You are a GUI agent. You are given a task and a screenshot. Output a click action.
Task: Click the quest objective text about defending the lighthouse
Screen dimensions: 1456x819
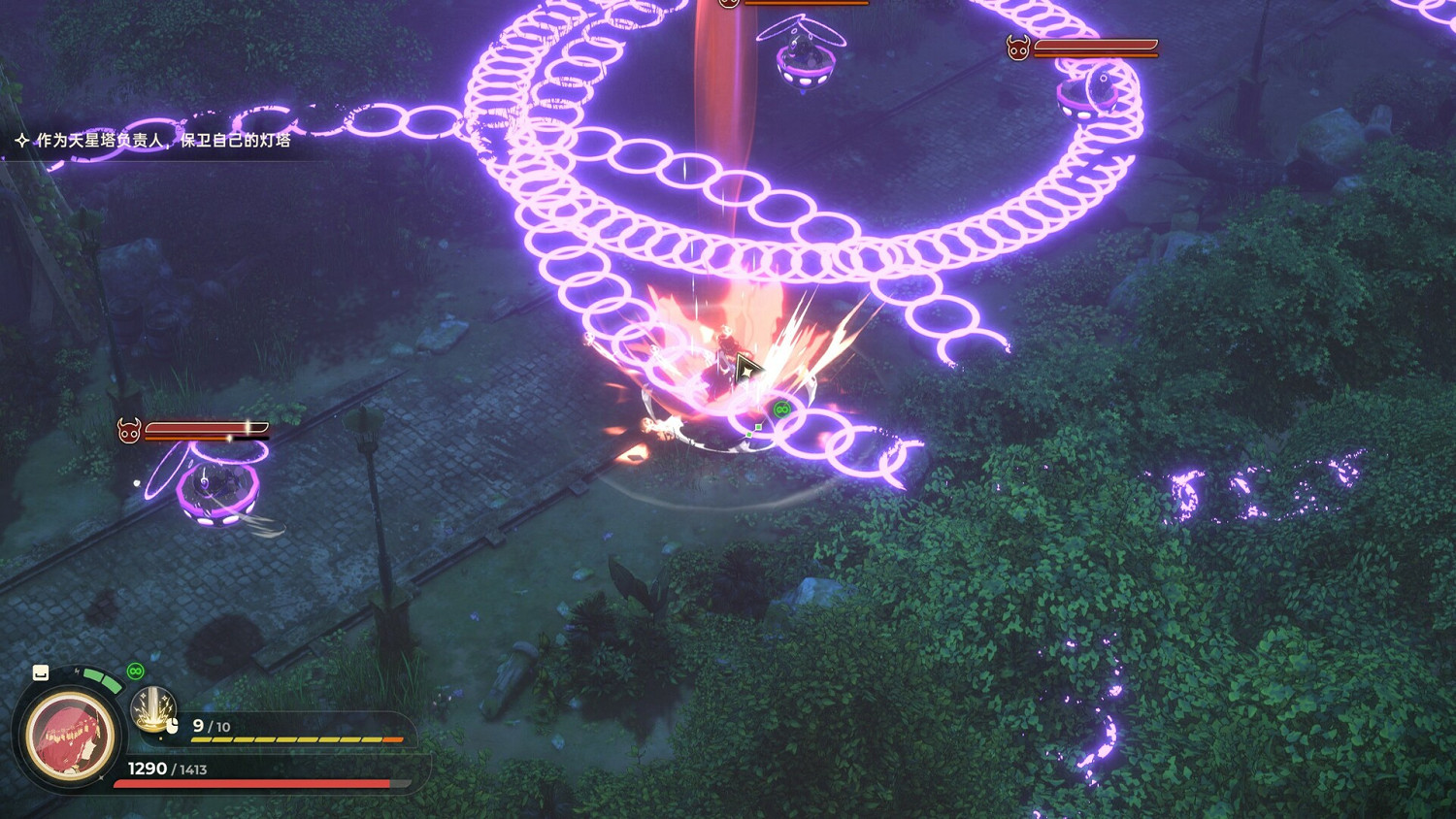pyautogui.click(x=165, y=140)
